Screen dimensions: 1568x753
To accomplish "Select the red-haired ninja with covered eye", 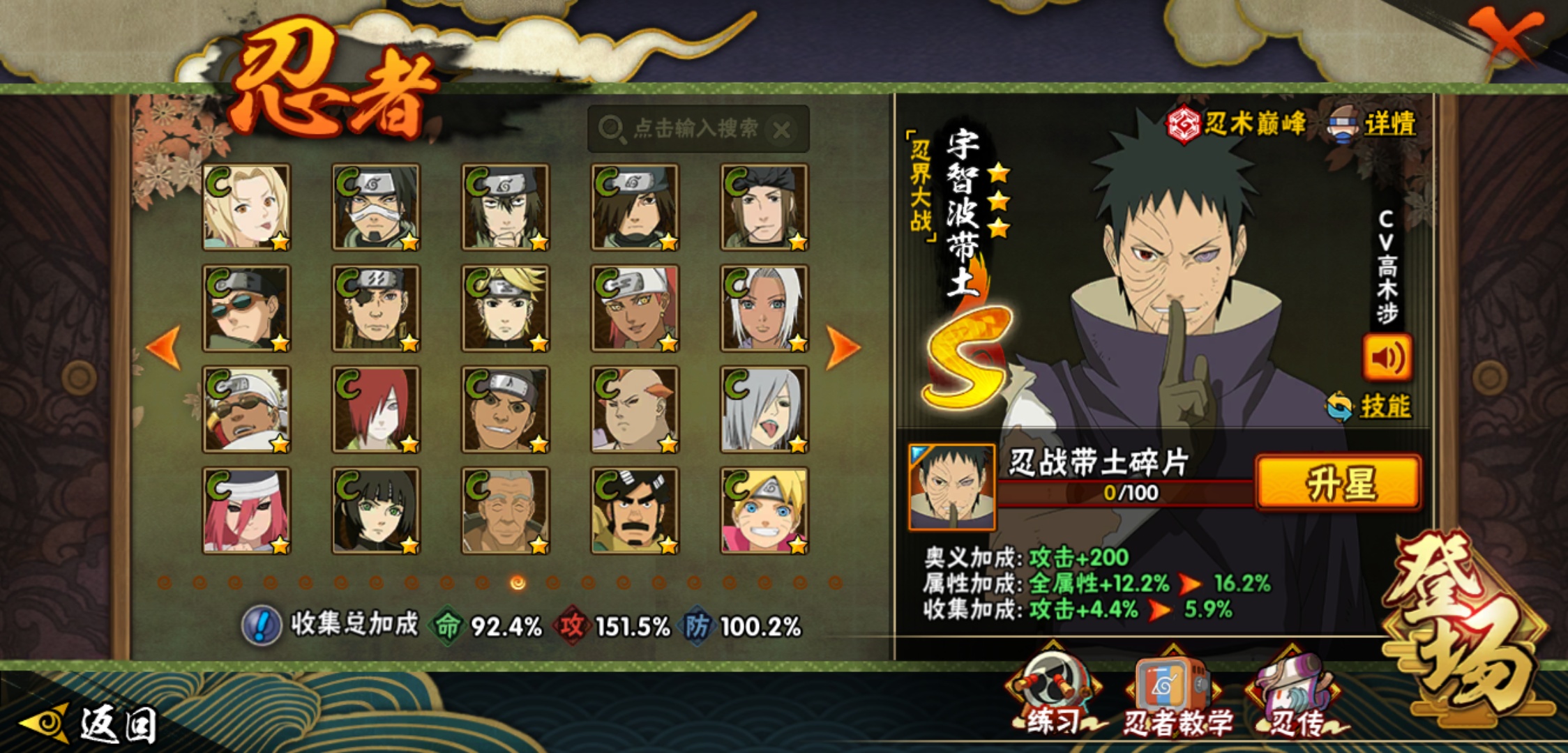I will (x=376, y=409).
